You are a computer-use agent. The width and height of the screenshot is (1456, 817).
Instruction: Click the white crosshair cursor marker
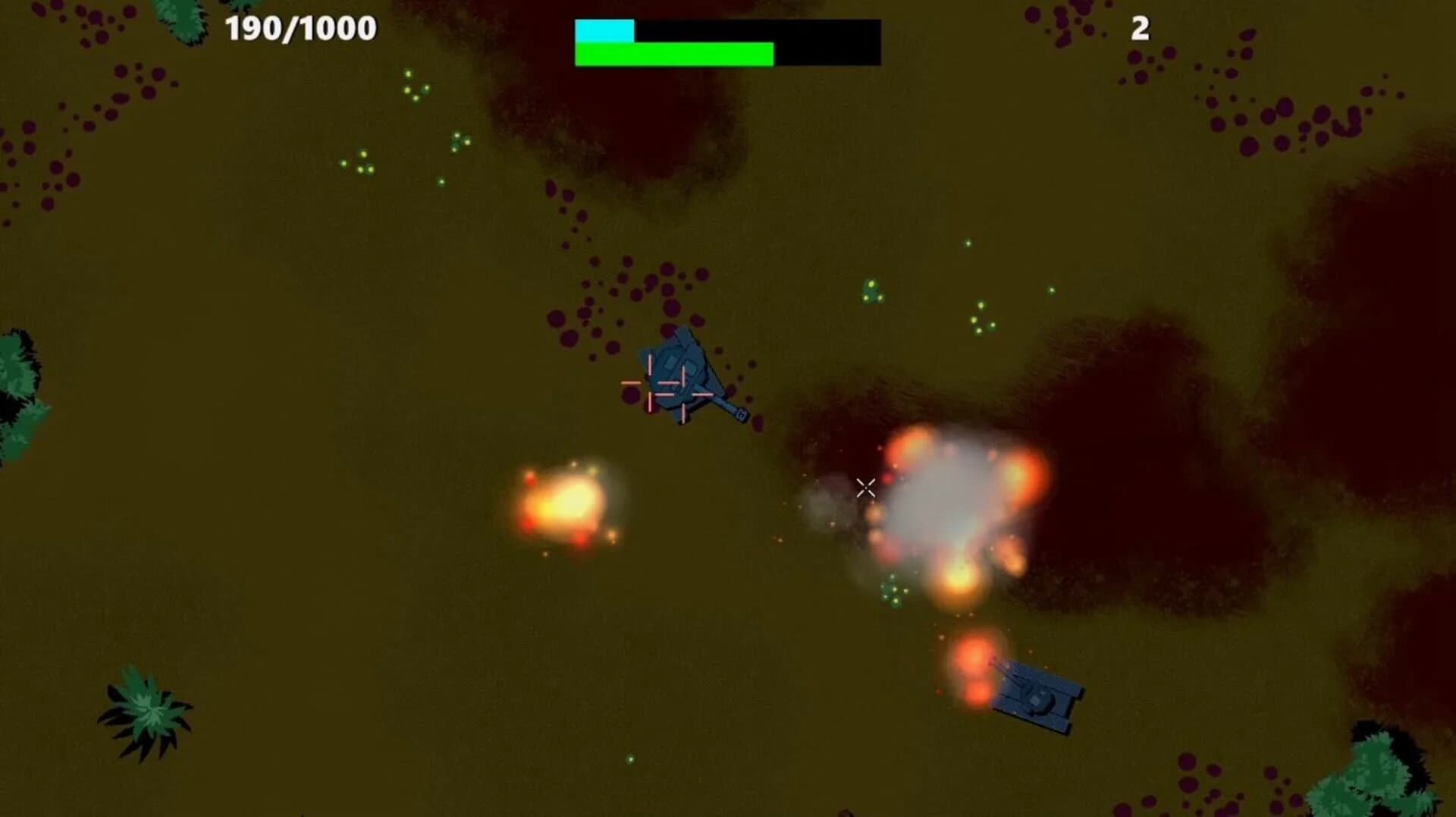coord(866,487)
